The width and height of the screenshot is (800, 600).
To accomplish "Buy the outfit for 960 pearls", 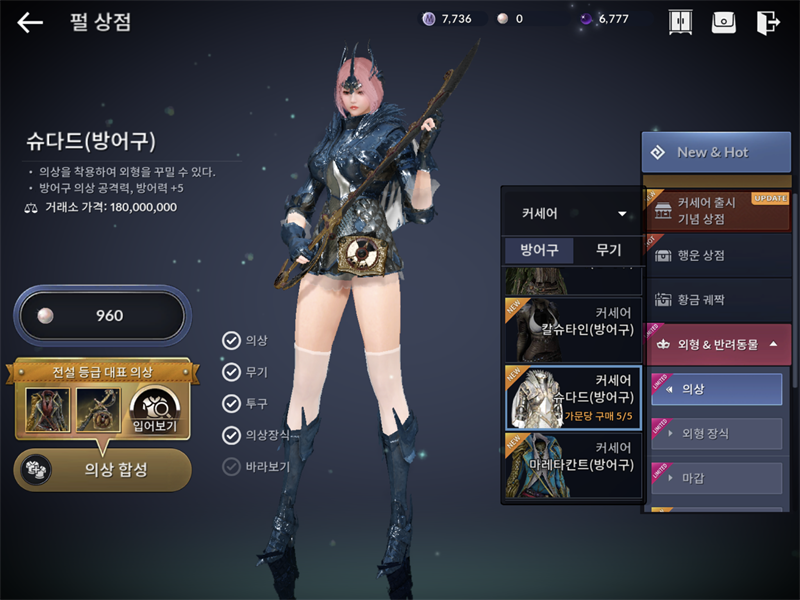I will pos(99,316).
